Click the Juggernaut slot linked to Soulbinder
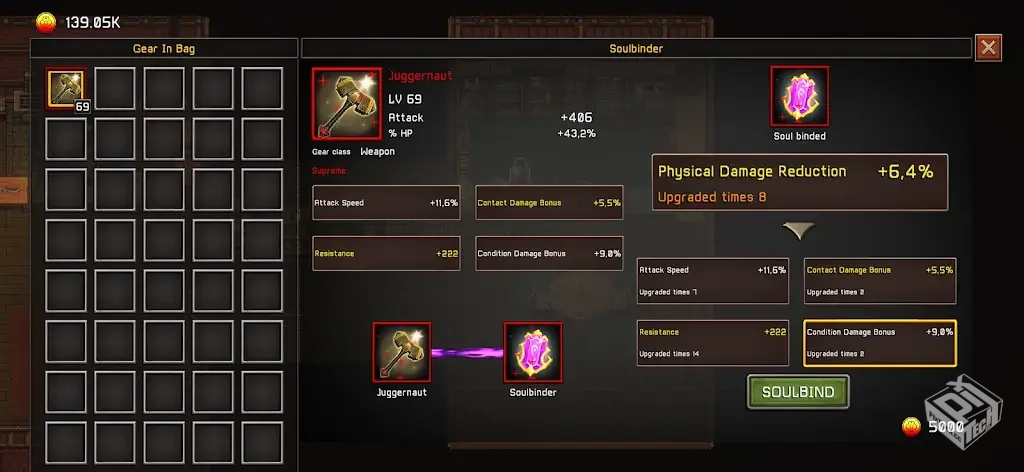 pos(402,352)
